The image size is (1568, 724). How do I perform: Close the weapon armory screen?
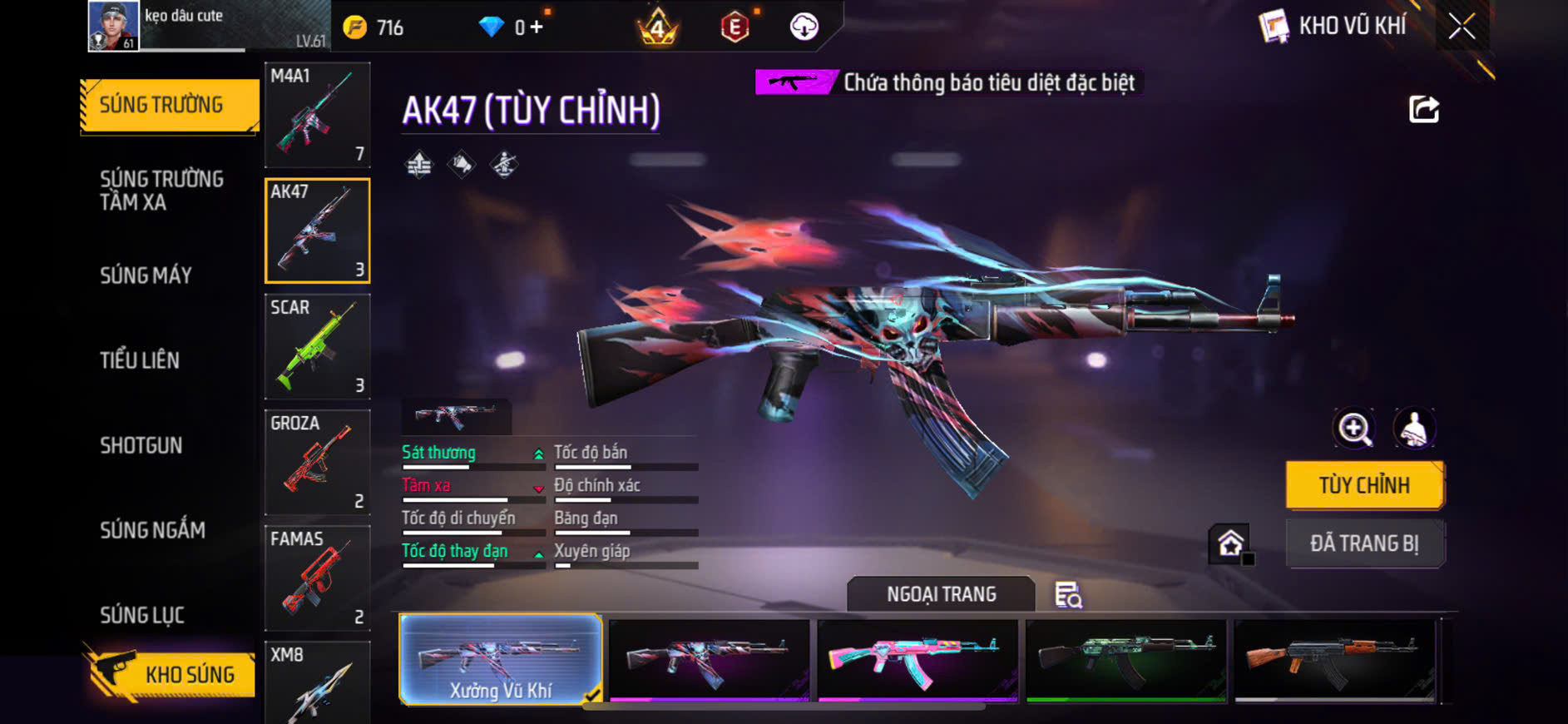click(x=1462, y=27)
